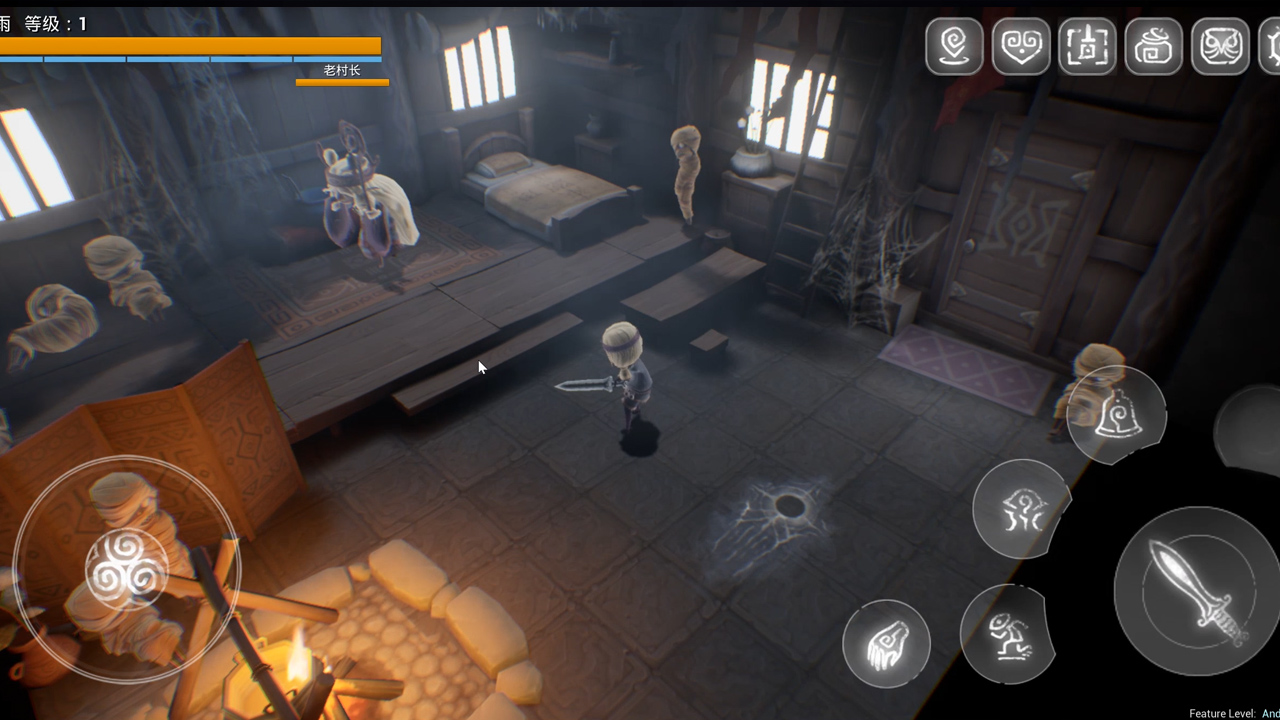Image resolution: width=1280 pixels, height=720 pixels.
Task: Attack with the large sword button
Action: [x=1196, y=591]
